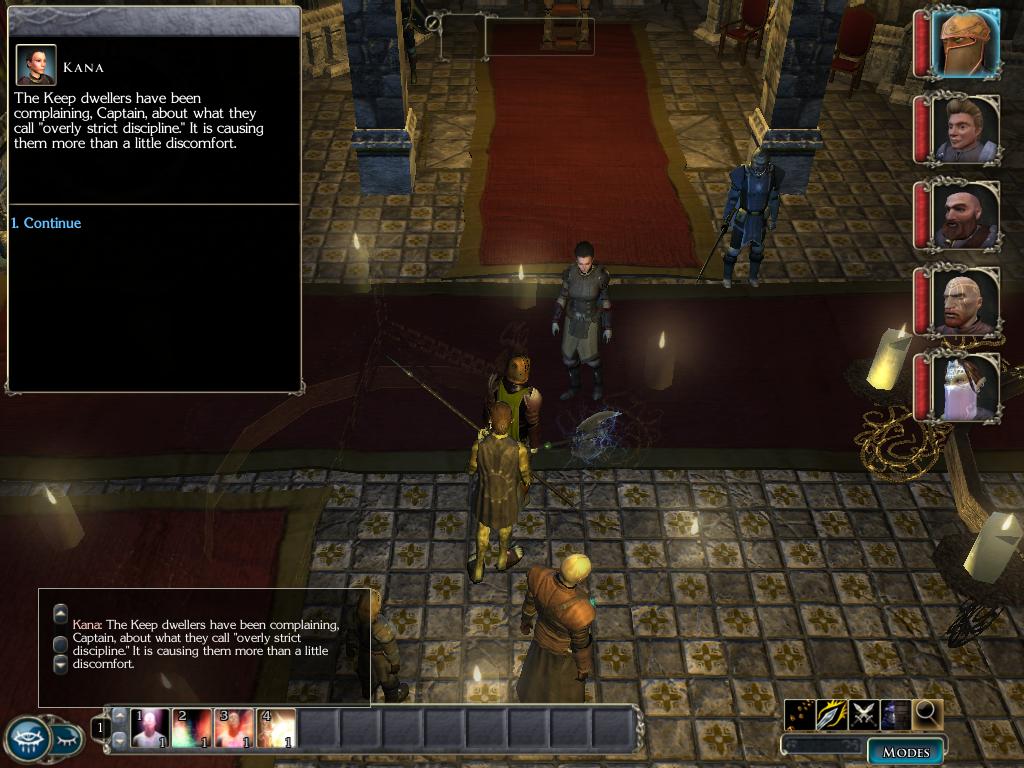Image resolution: width=1024 pixels, height=768 pixels.
Task: Toggle the crossed swords combat mode
Action: point(864,714)
